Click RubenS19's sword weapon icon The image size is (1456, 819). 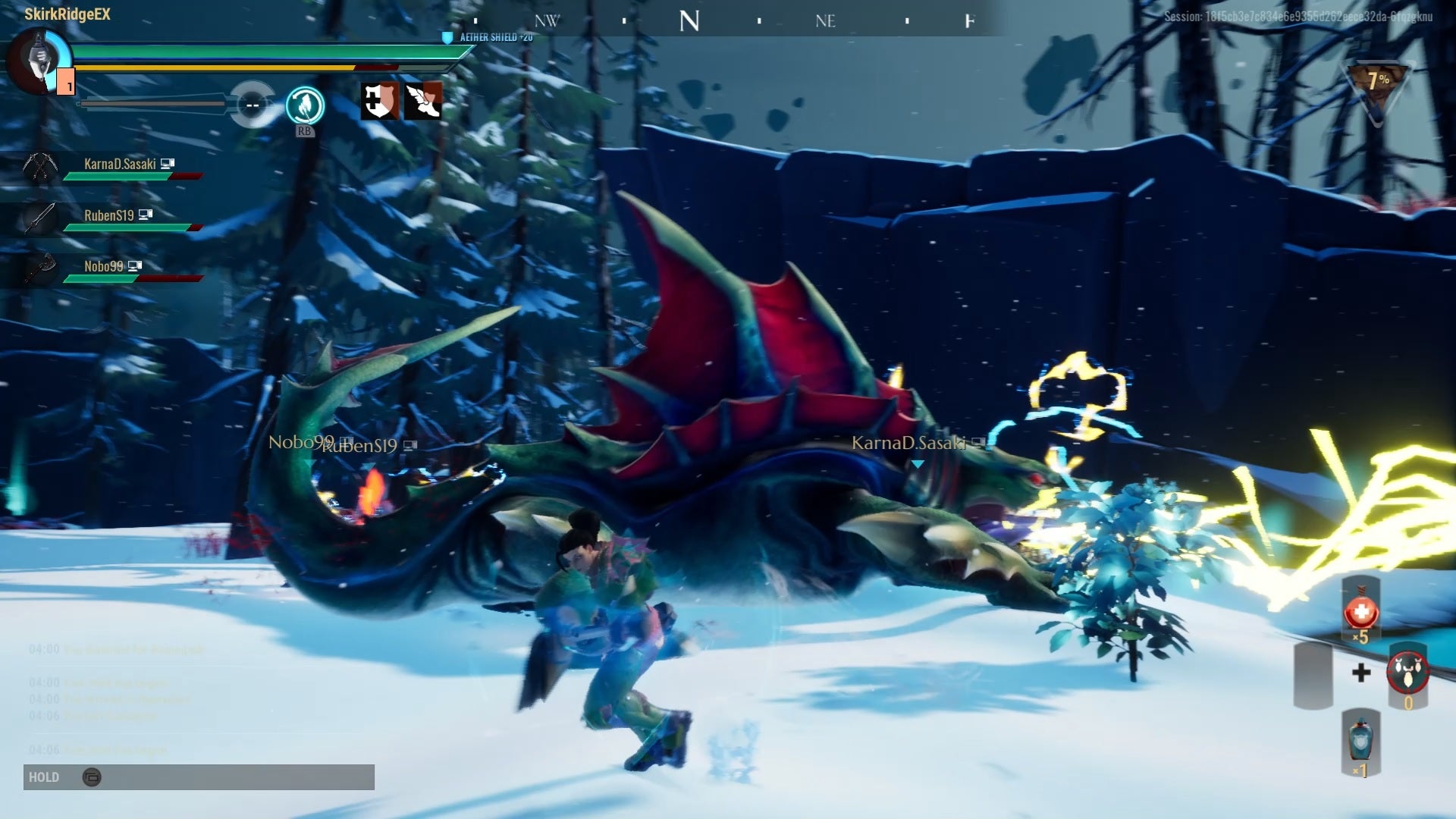click(x=42, y=217)
